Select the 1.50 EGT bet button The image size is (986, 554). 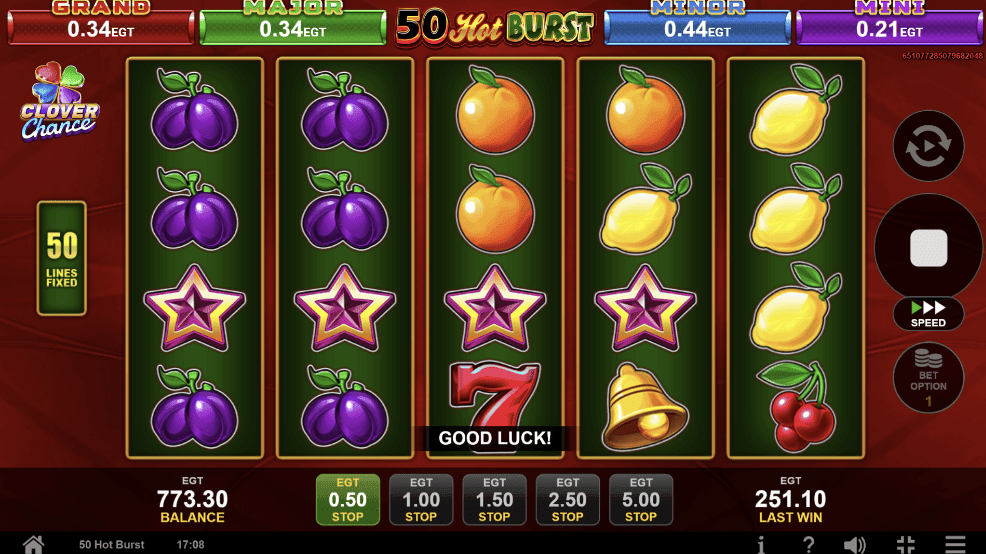point(494,500)
